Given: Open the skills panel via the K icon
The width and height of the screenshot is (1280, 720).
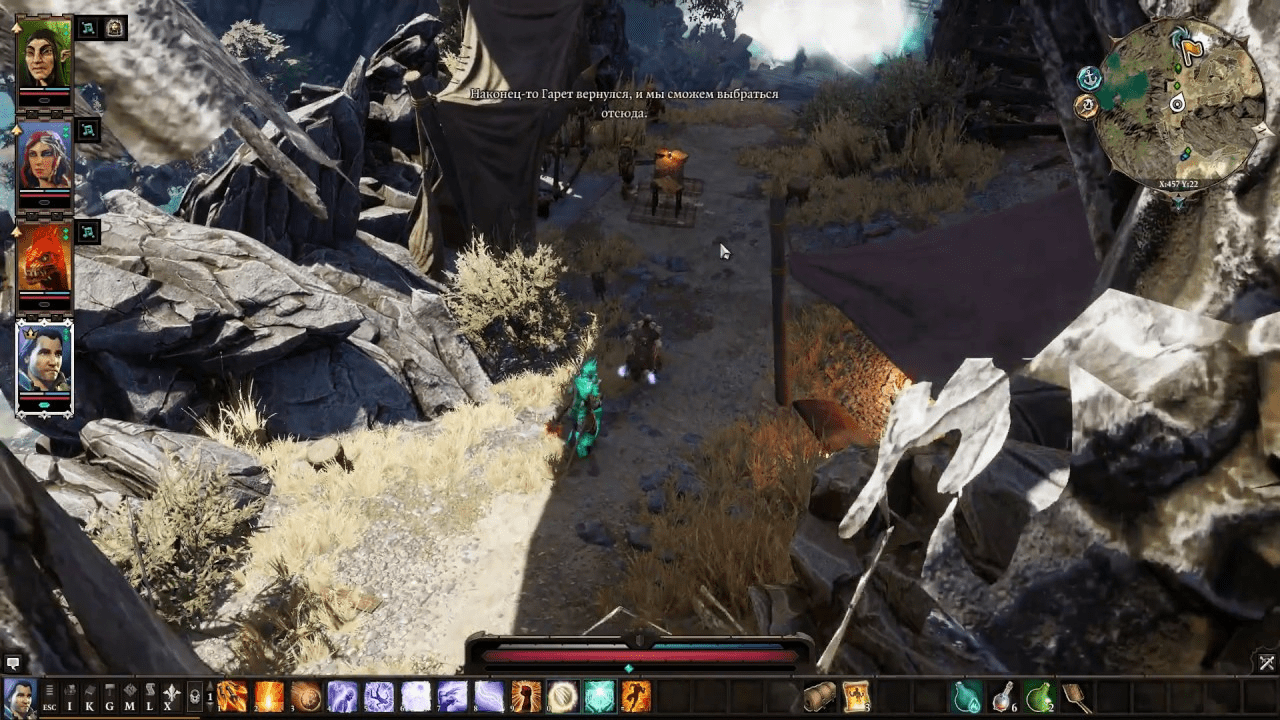Looking at the screenshot, I should pos(90,695).
